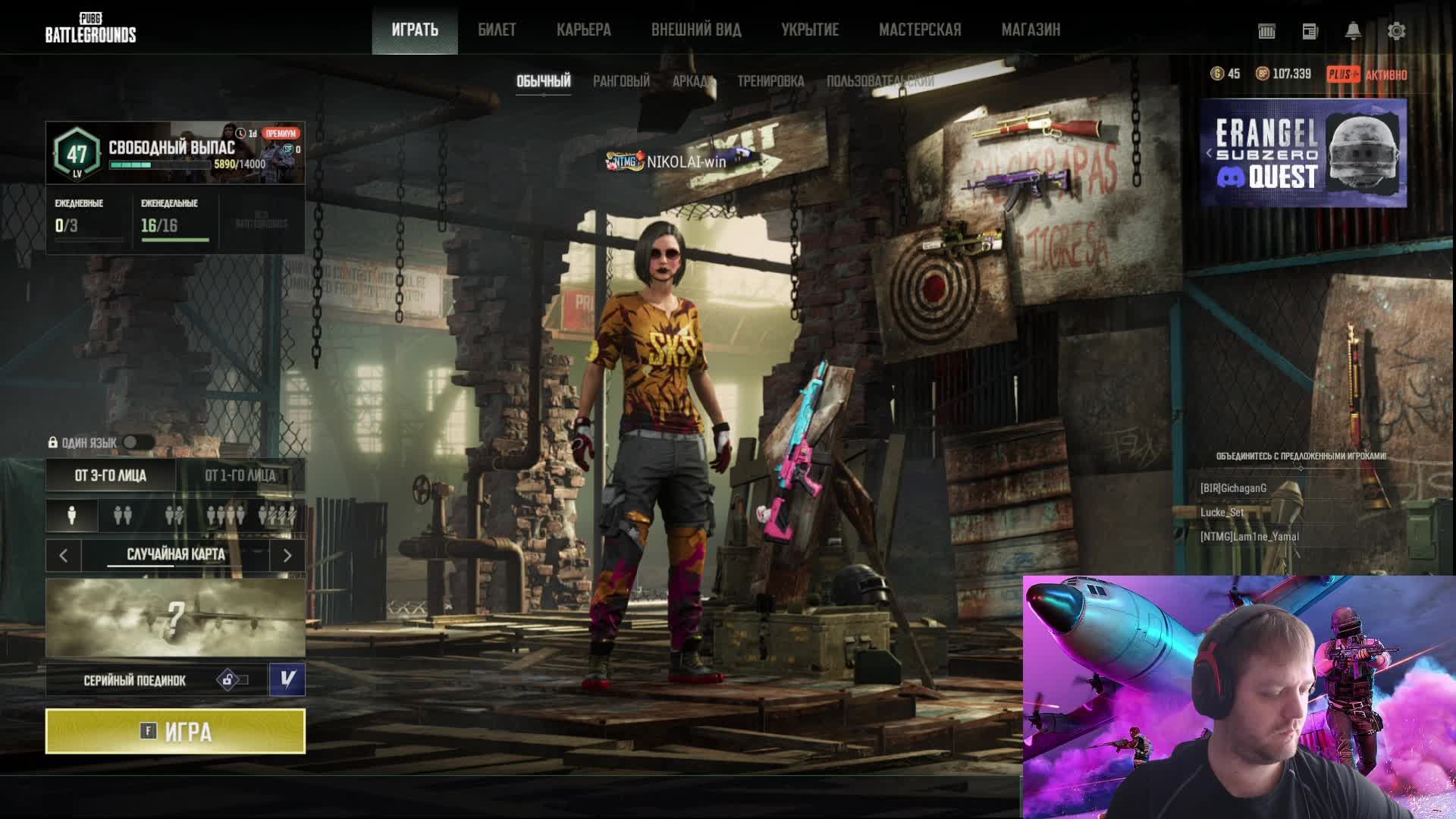The image size is (1456, 819).
Task: Cycle to next map with right arrow
Action: [287, 556]
